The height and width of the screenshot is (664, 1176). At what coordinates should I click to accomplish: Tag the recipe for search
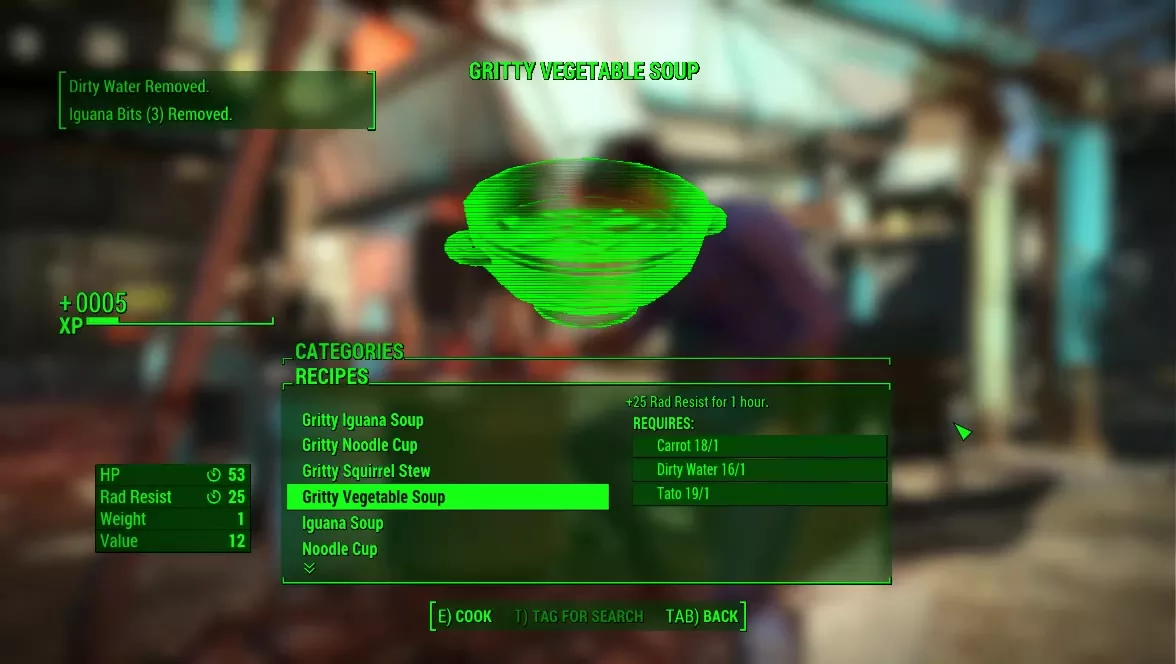coord(578,616)
